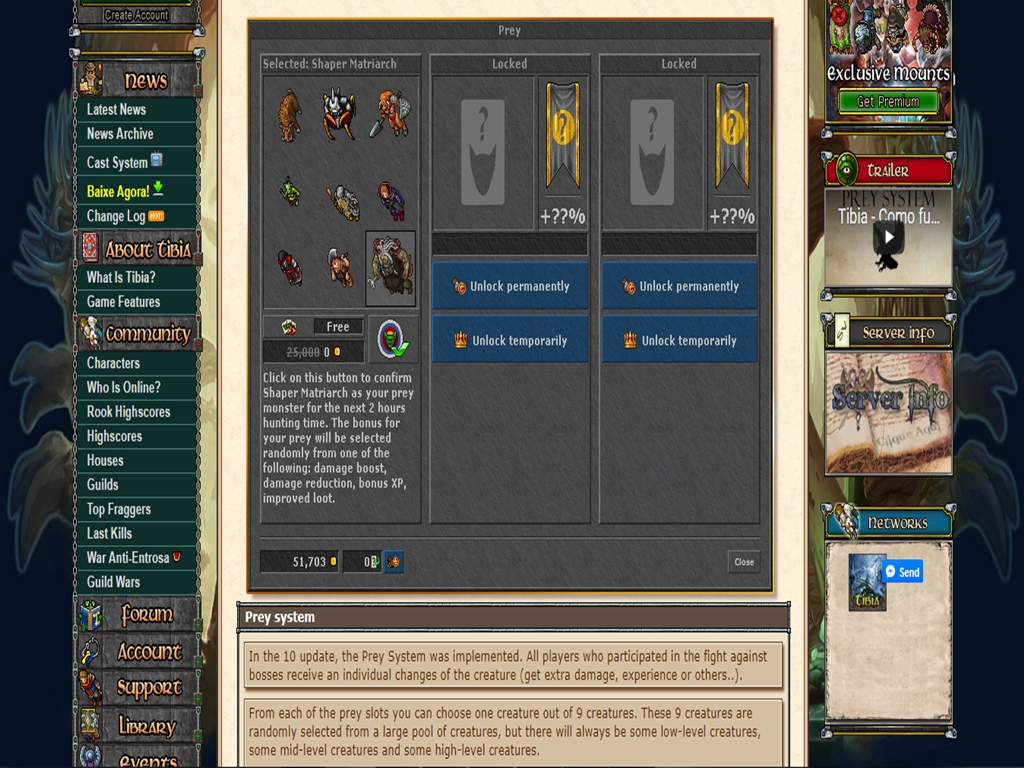Go to the Highscores page

pos(114,436)
